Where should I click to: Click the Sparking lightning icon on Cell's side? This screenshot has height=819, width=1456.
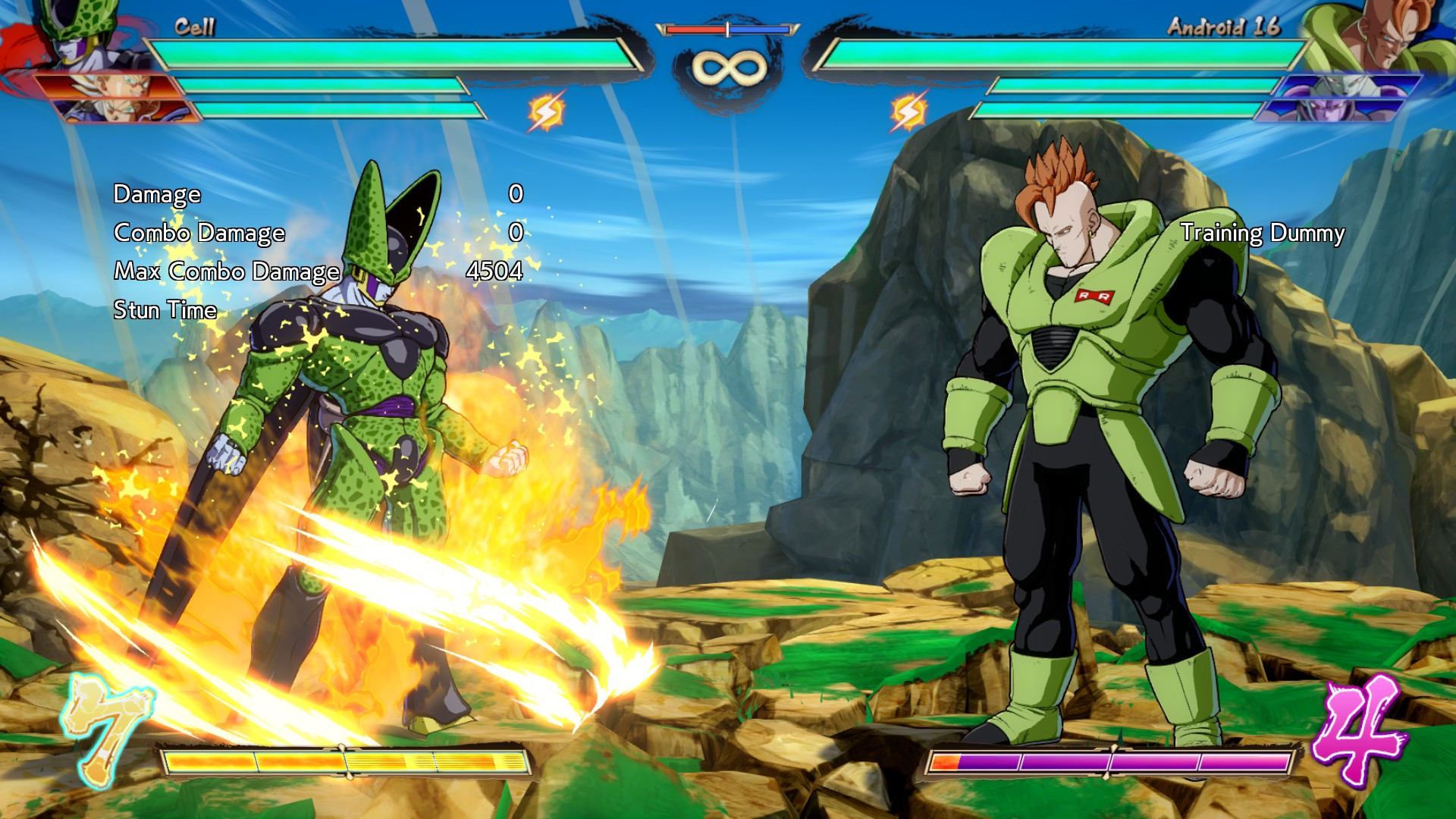(x=546, y=111)
